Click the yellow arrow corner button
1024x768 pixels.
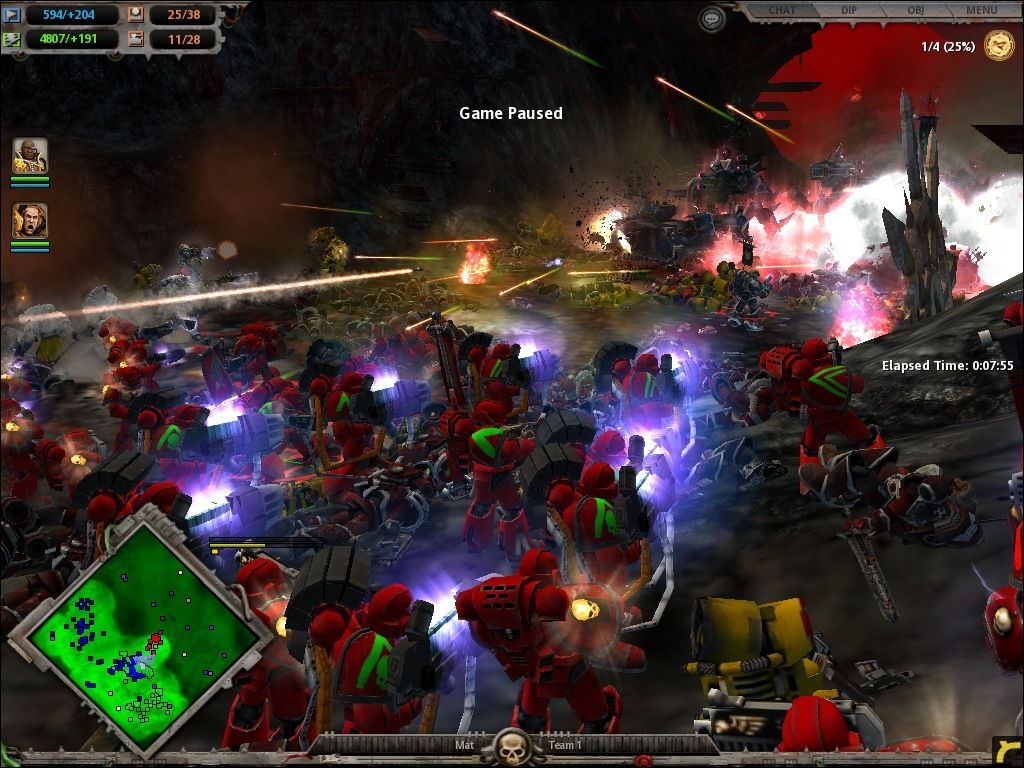click(1006, 751)
